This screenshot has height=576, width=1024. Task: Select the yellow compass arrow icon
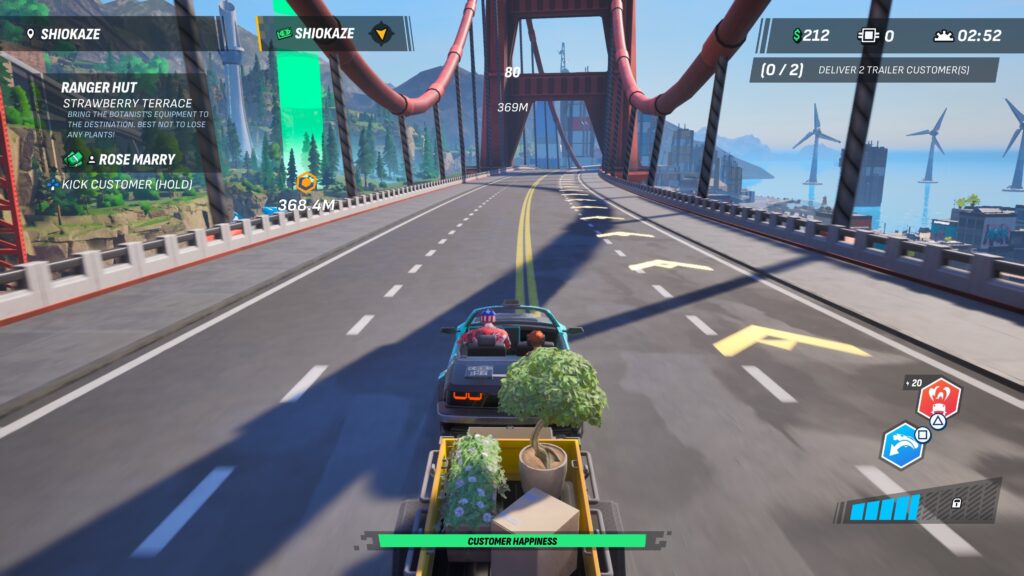pos(381,34)
